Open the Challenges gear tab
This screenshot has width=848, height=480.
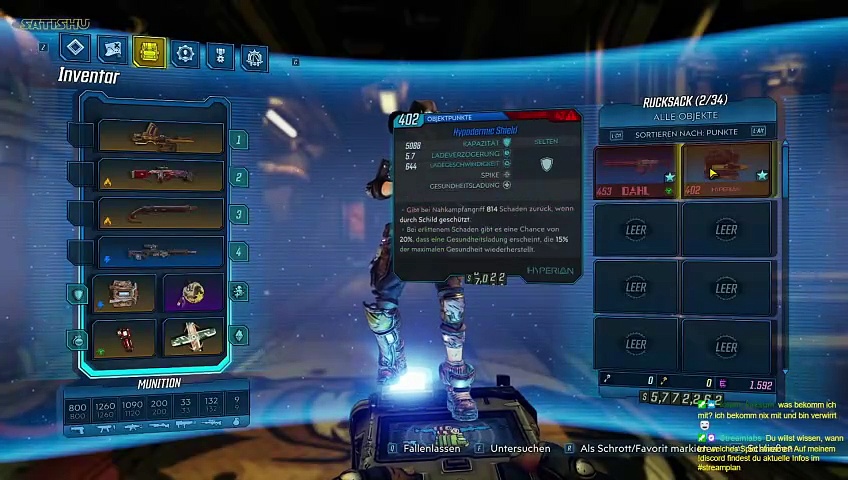(x=255, y=58)
